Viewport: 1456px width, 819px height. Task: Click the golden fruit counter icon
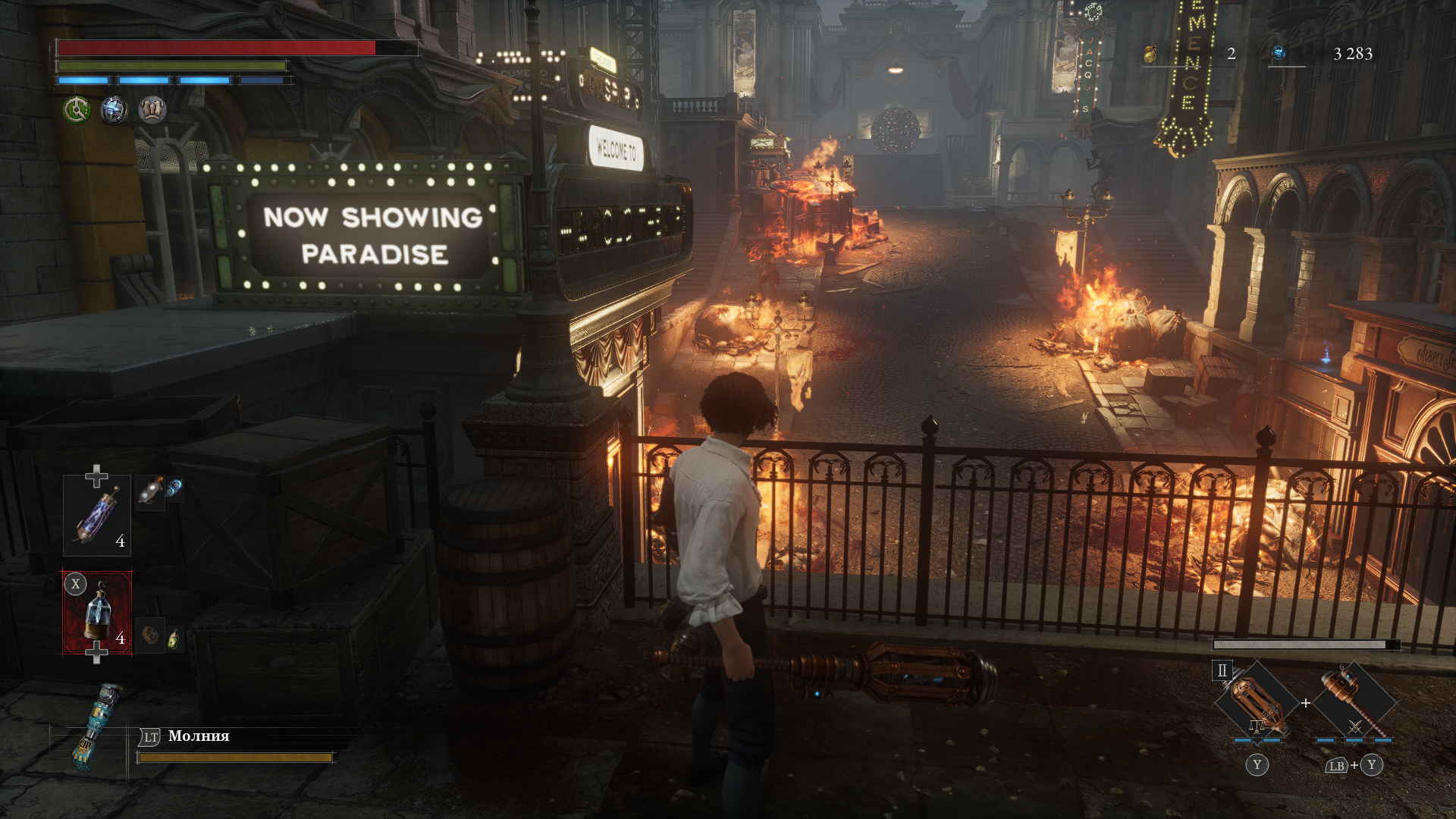point(1150,54)
